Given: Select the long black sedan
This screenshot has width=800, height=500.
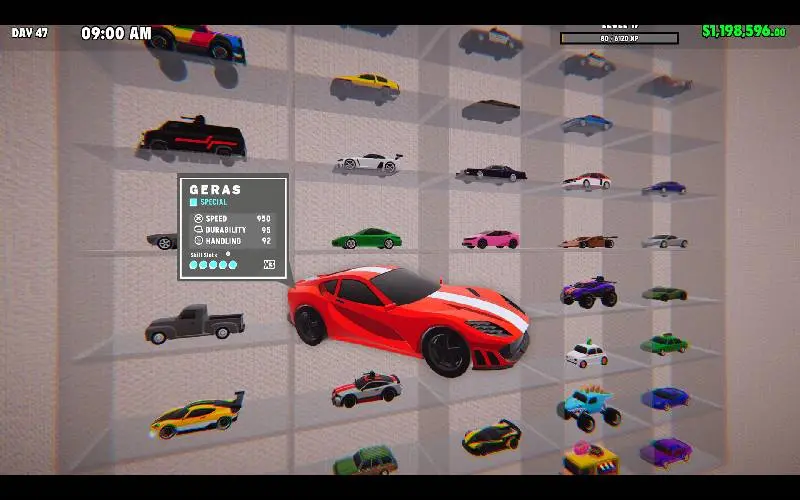Looking at the screenshot, I should (x=493, y=173).
